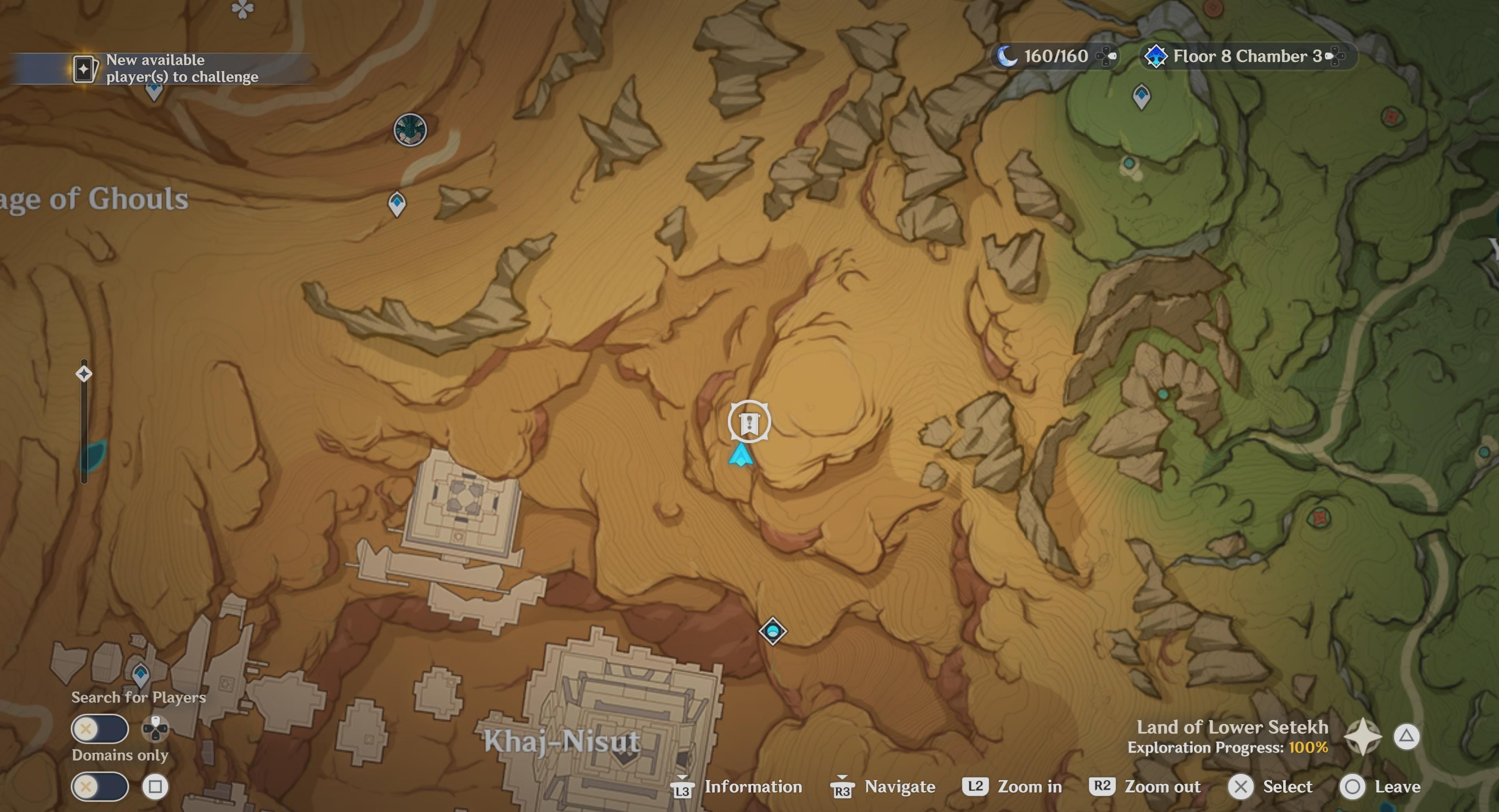Toggle the Search for Players switch
The height and width of the screenshot is (812, 1499).
100,728
